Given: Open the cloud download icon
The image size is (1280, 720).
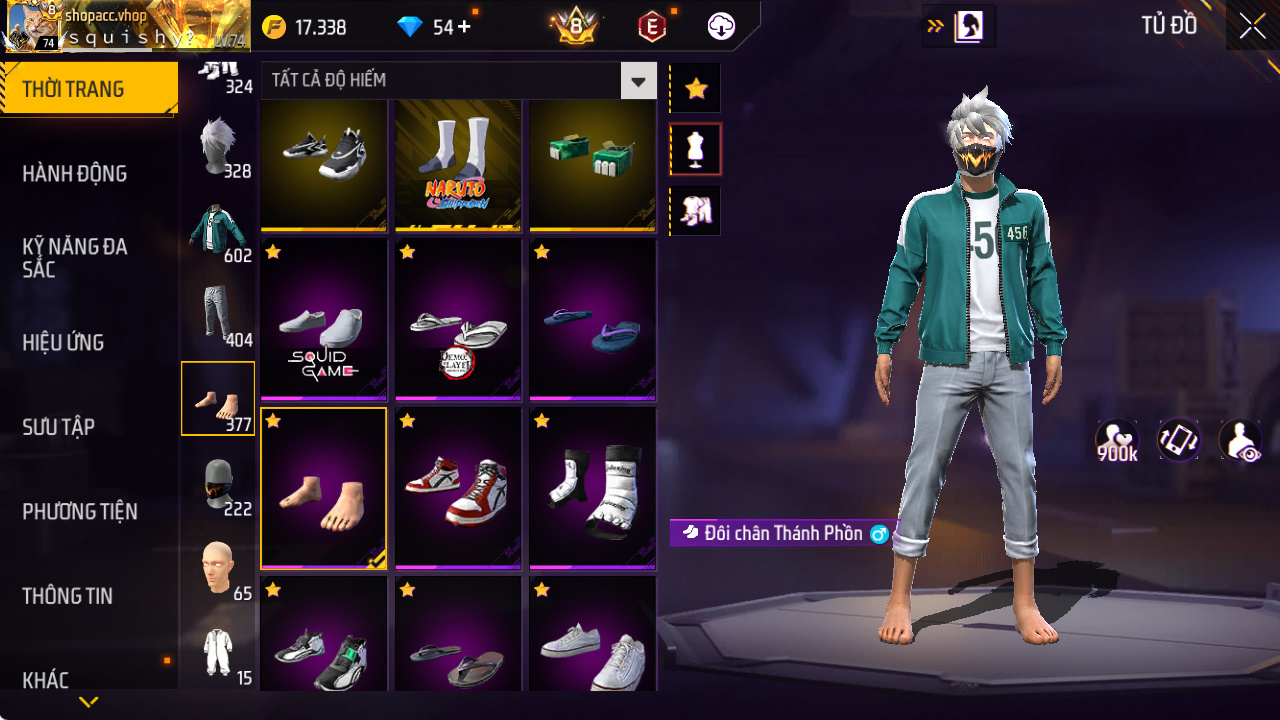Looking at the screenshot, I should pos(721,26).
